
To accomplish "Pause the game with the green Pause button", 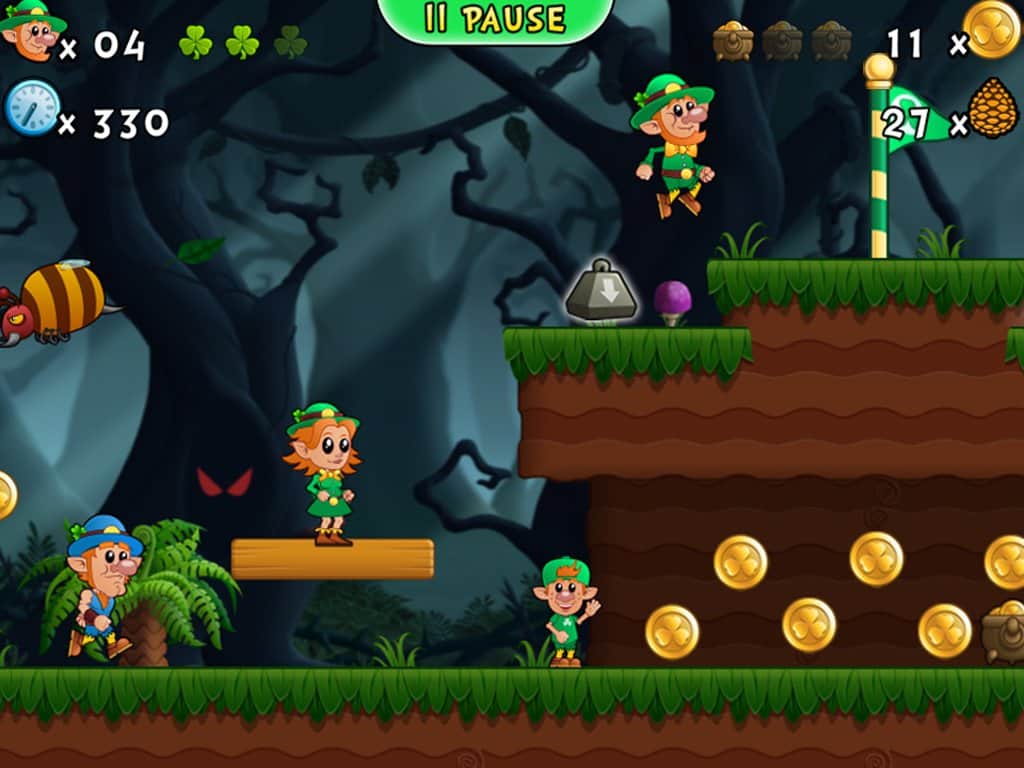I will point(495,19).
